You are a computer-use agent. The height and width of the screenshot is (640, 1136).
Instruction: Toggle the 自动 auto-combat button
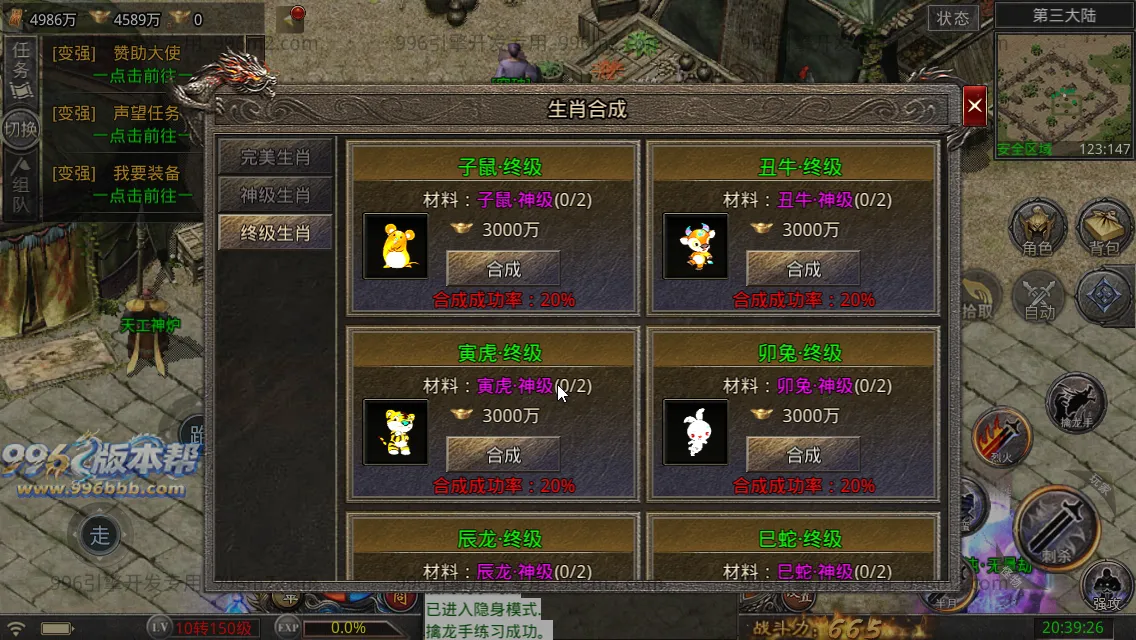coord(1040,297)
